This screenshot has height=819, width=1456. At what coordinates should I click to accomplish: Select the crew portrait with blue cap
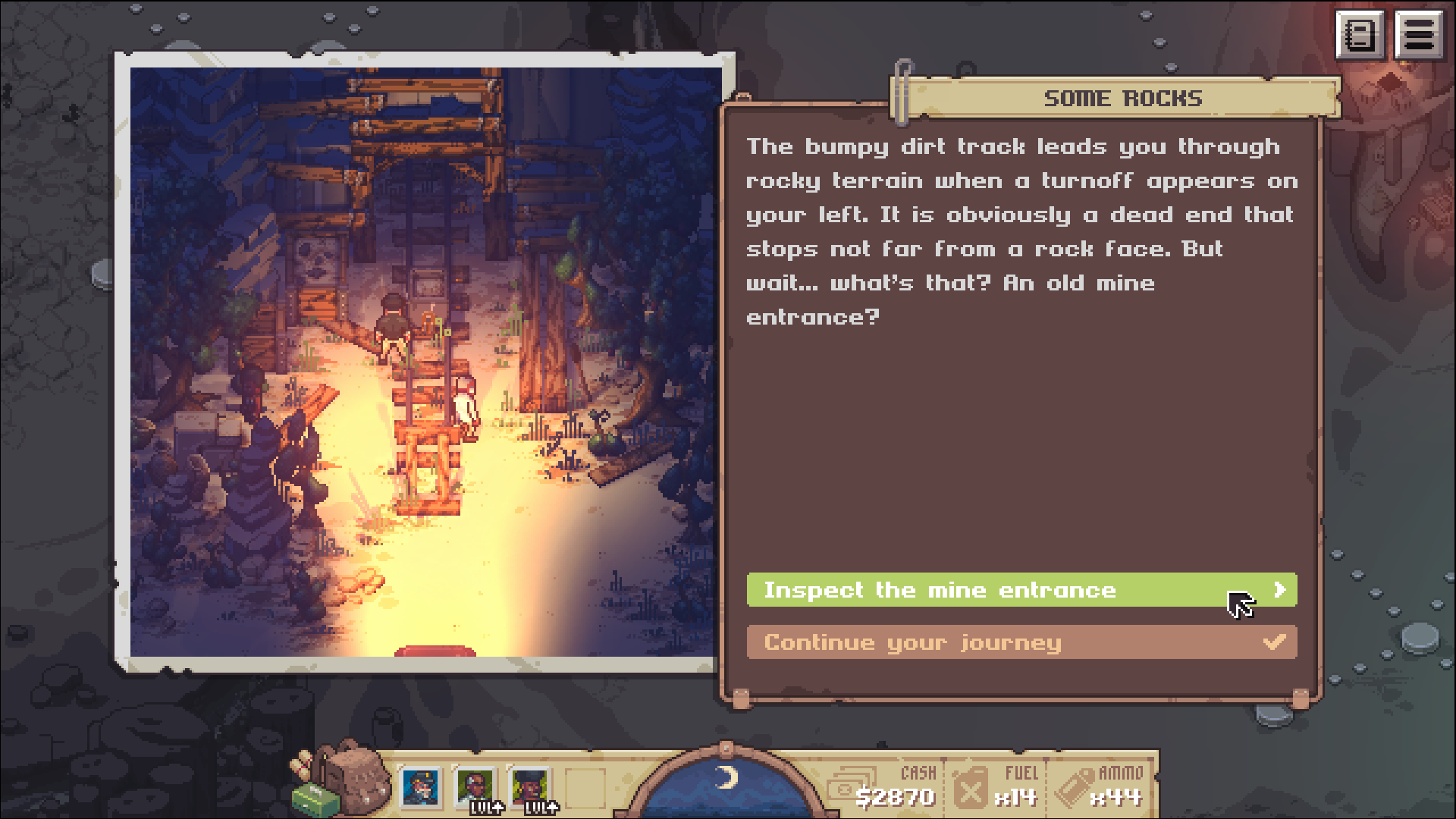(x=421, y=787)
